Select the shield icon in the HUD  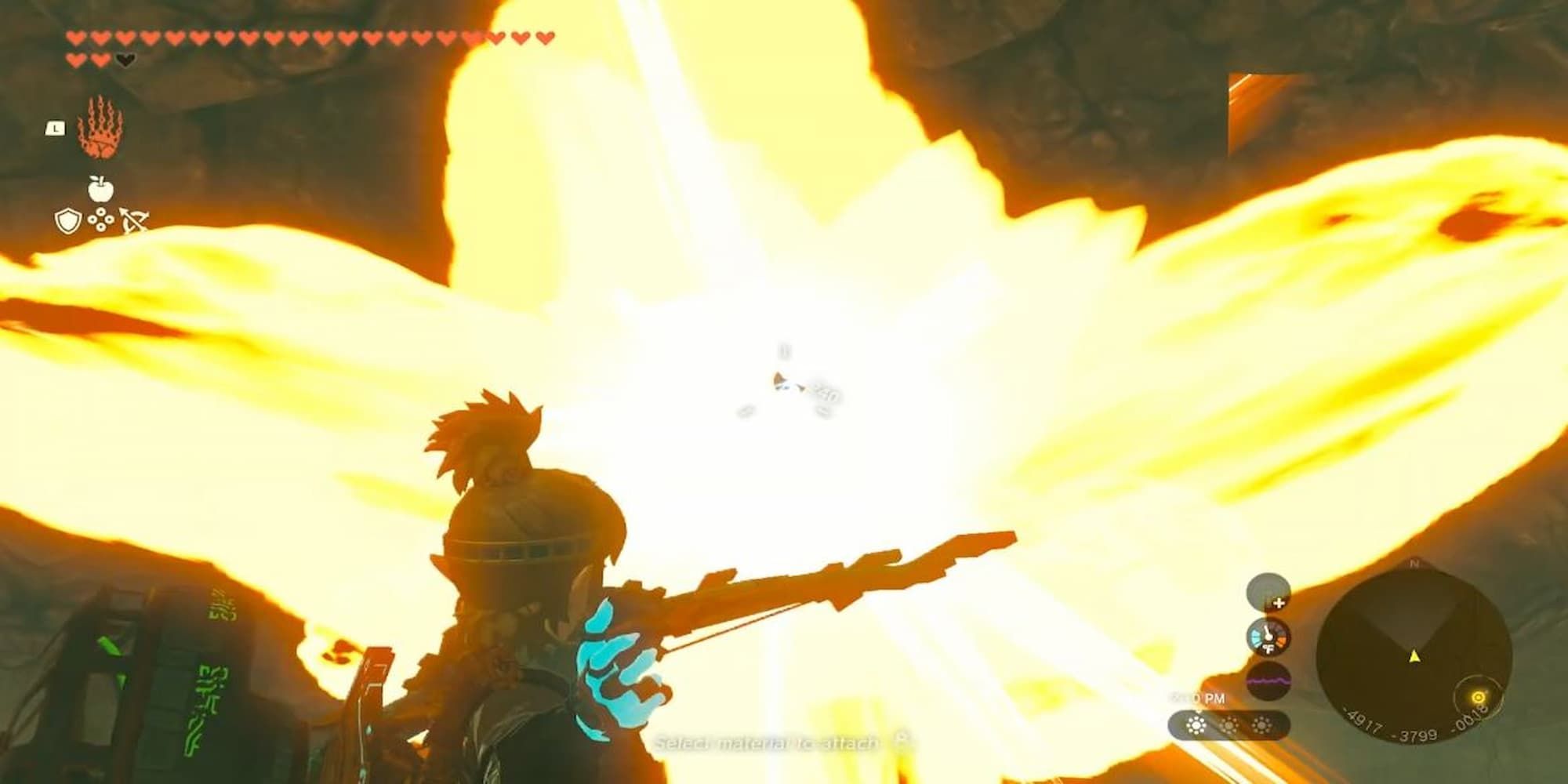point(67,221)
